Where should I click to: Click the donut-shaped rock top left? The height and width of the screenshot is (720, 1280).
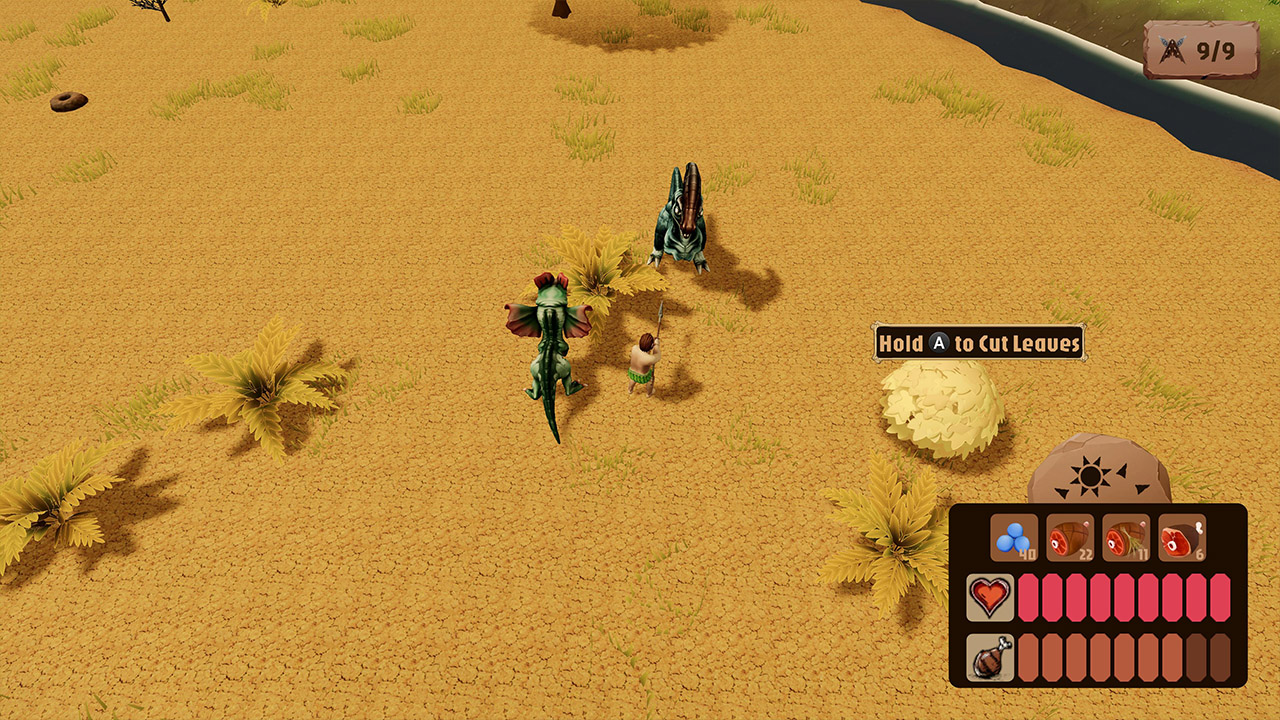pos(68,104)
